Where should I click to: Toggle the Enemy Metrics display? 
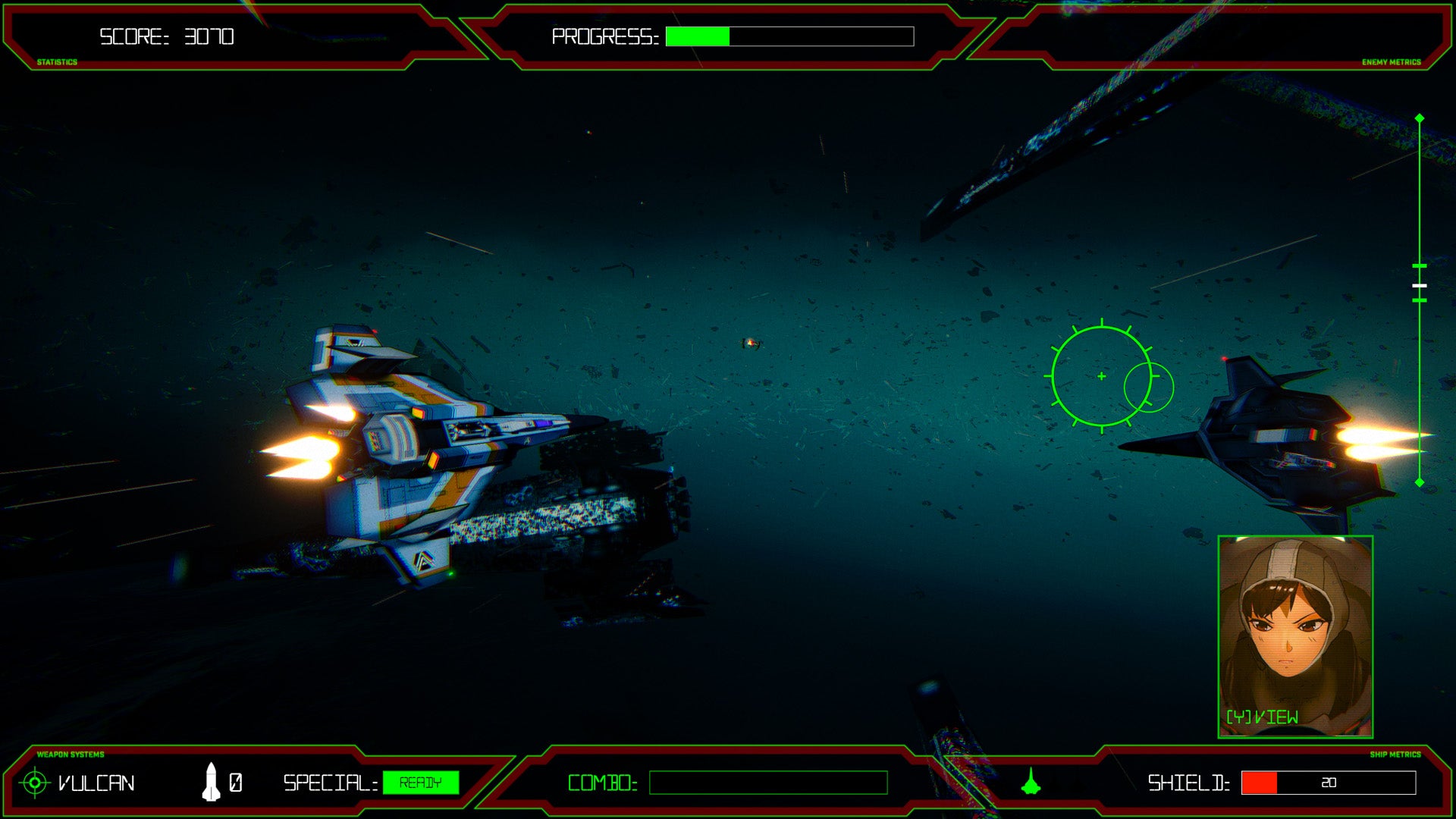point(1393,61)
